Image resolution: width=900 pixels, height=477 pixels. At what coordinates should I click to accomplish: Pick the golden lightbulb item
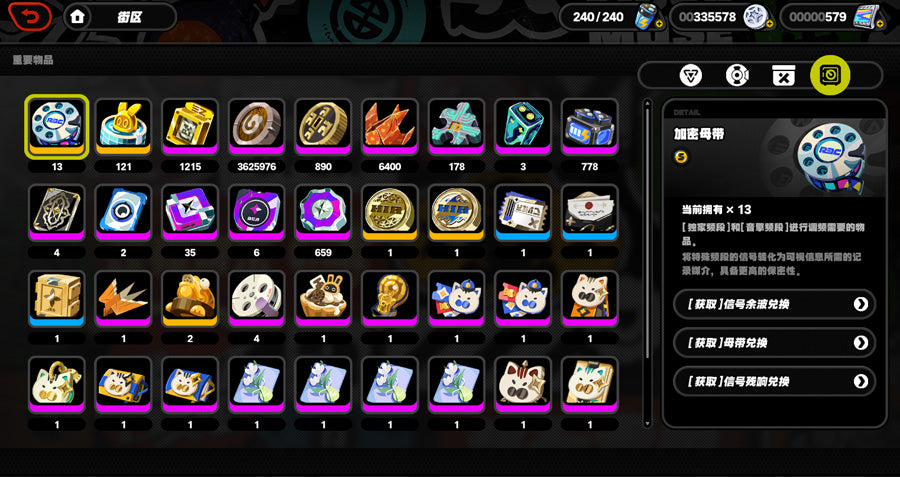pos(390,299)
